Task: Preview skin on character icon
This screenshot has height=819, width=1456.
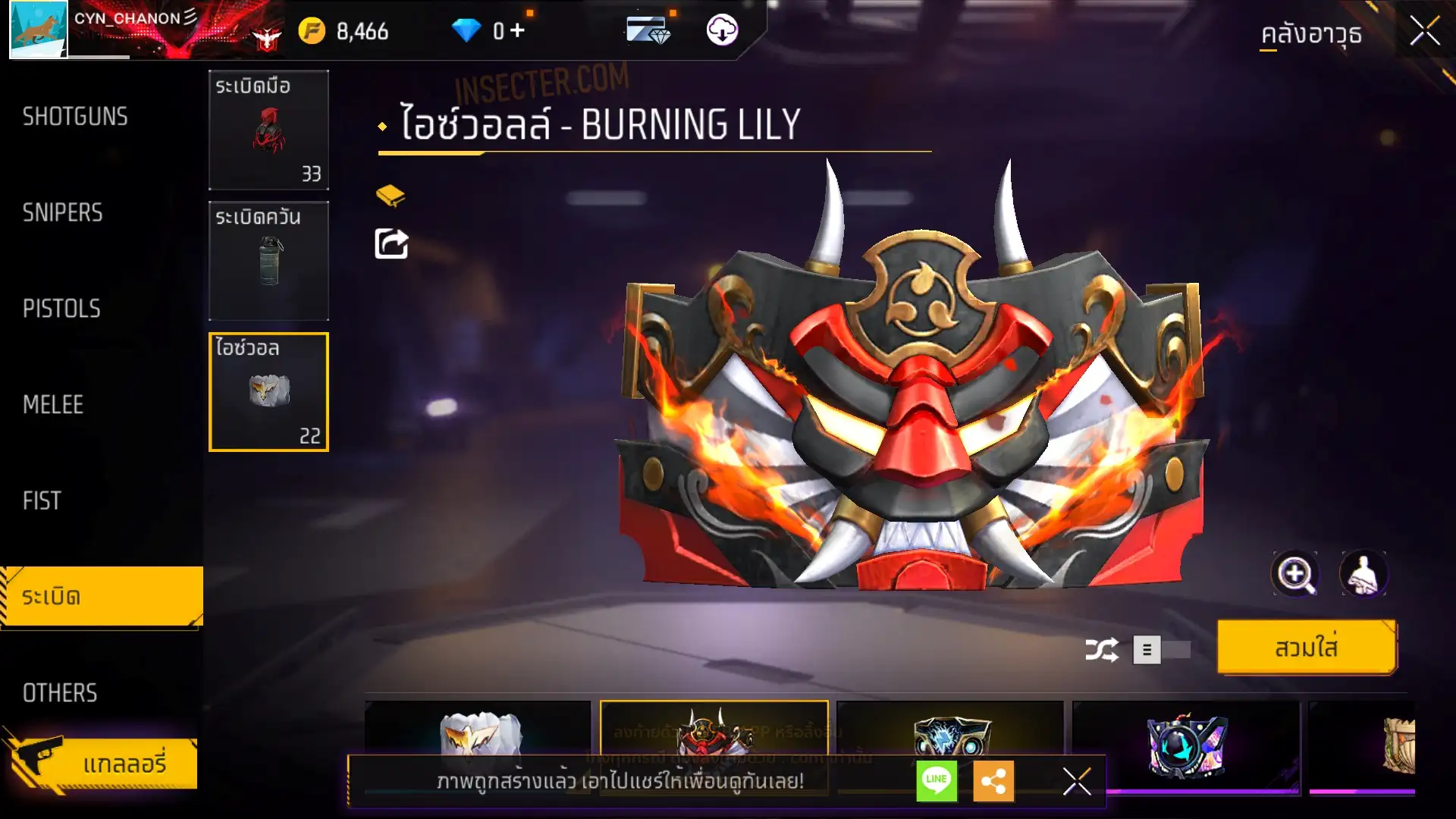Action: (x=1363, y=574)
